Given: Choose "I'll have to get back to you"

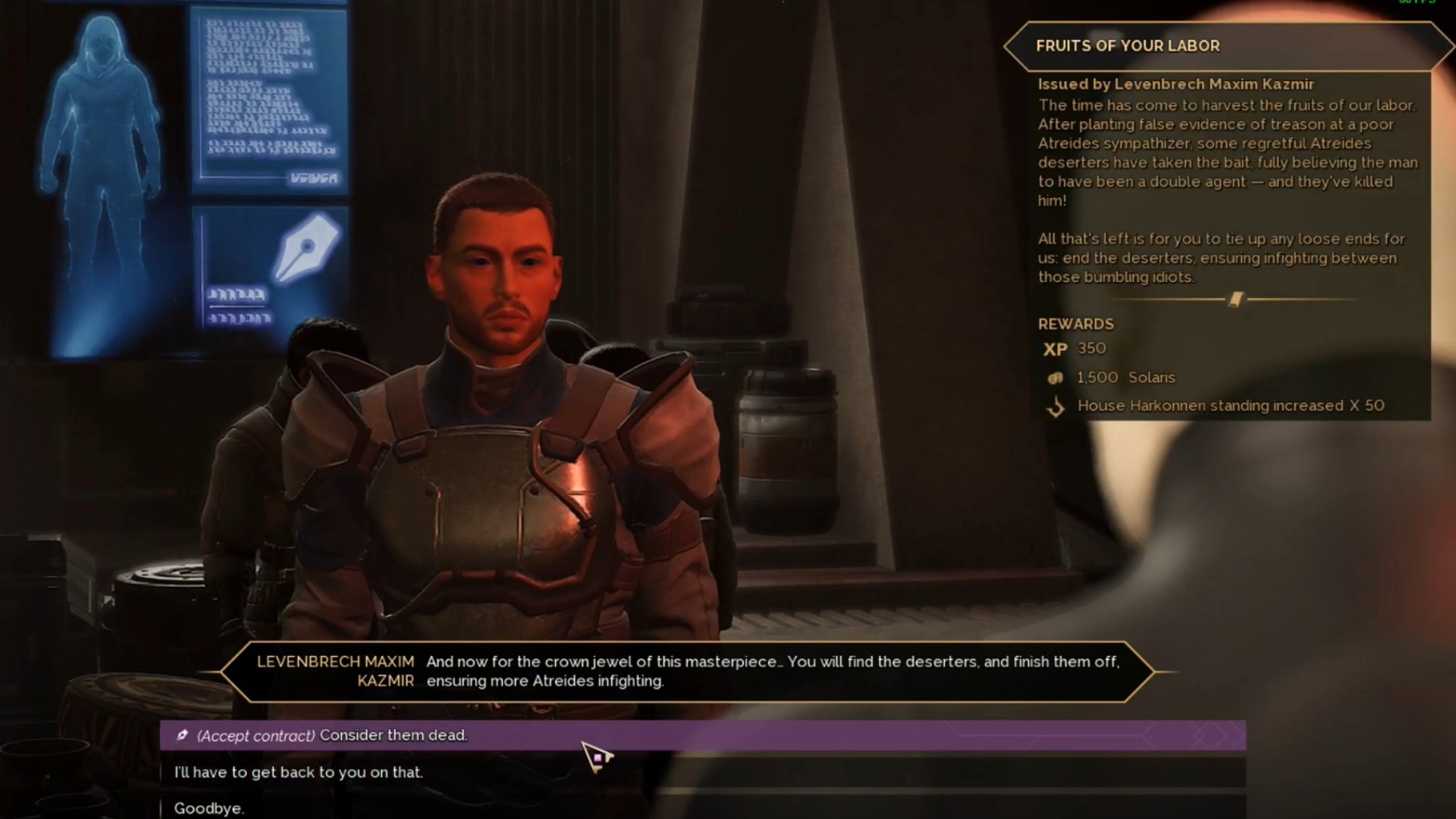Looking at the screenshot, I should coord(299,772).
